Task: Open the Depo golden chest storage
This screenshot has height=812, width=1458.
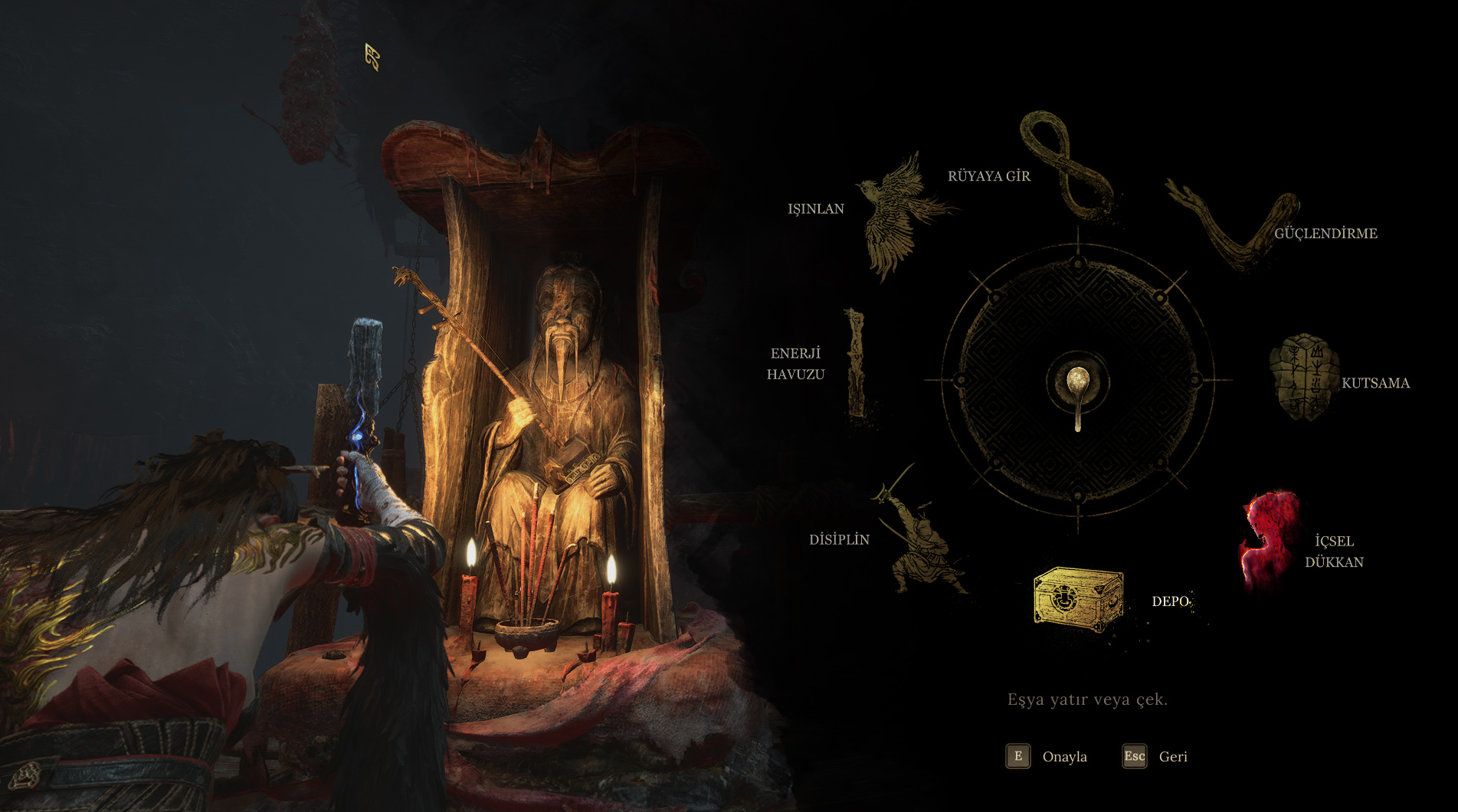Action: [x=1079, y=599]
